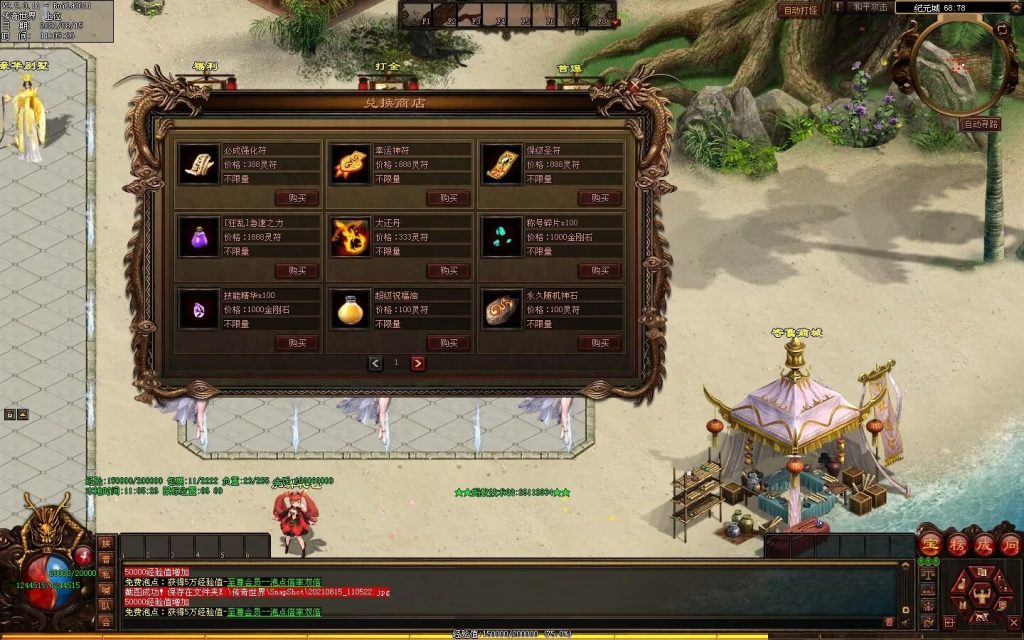Select the 大还丹 fire pill icon

(350, 237)
